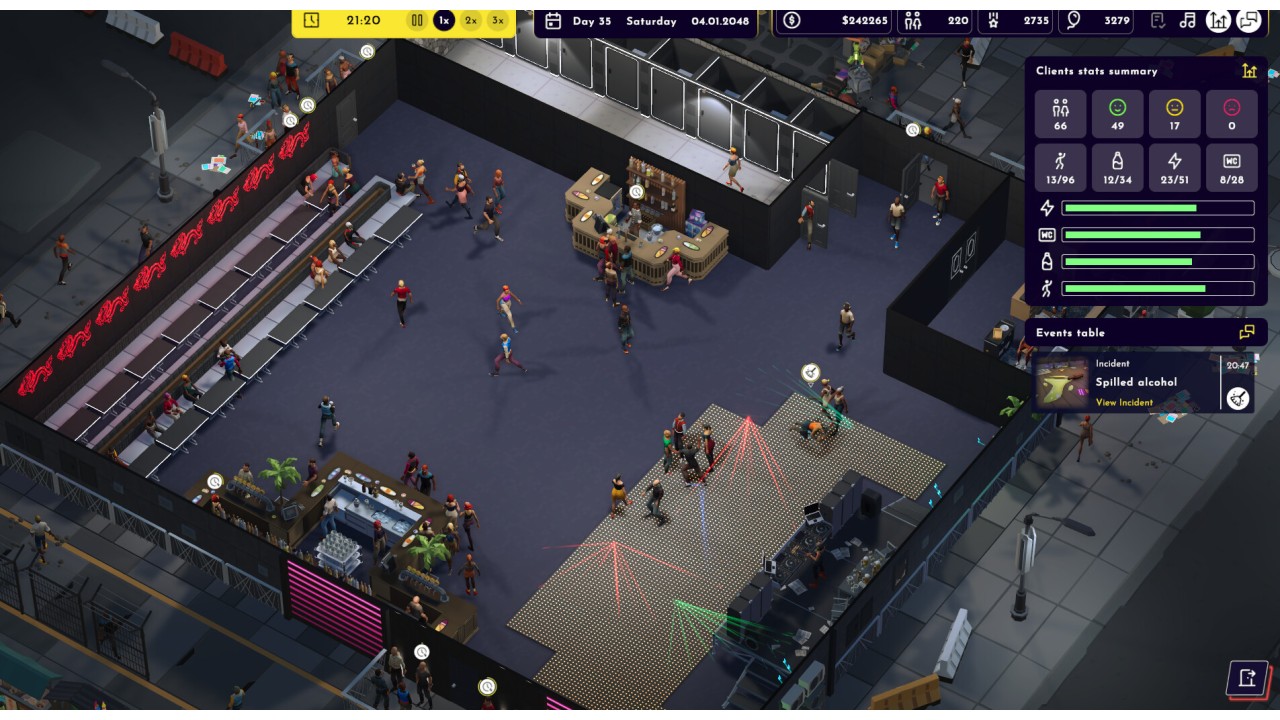Toggle the clients stats chart button in top bar
Screen dimensions: 1280x720
click(1218, 20)
